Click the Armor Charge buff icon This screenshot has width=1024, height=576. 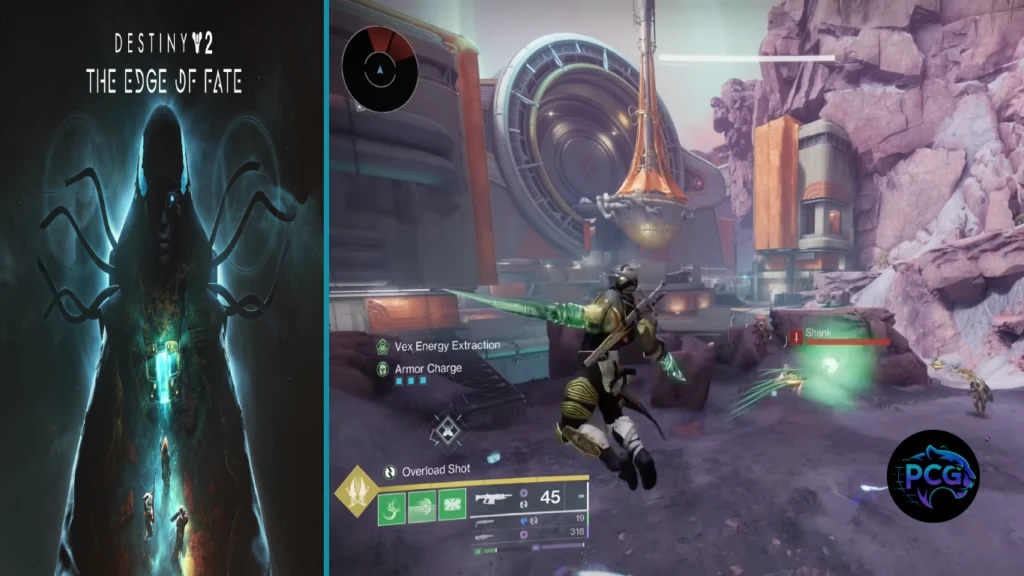tap(382, 369)
